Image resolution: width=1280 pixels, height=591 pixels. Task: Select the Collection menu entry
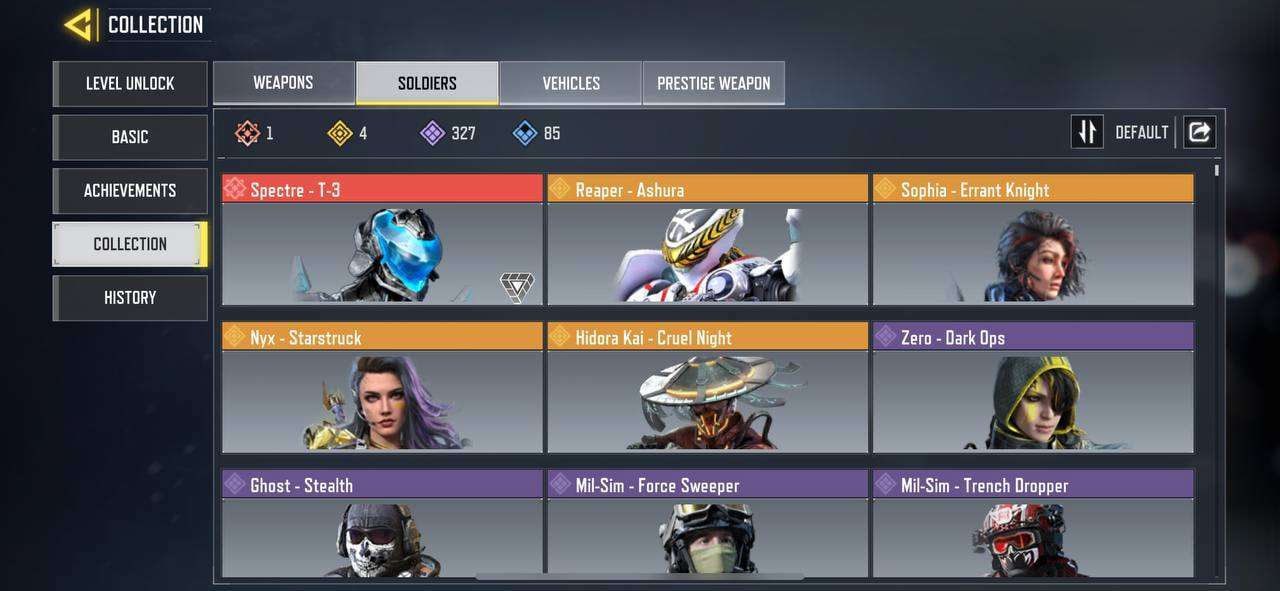tap(130, 244)
